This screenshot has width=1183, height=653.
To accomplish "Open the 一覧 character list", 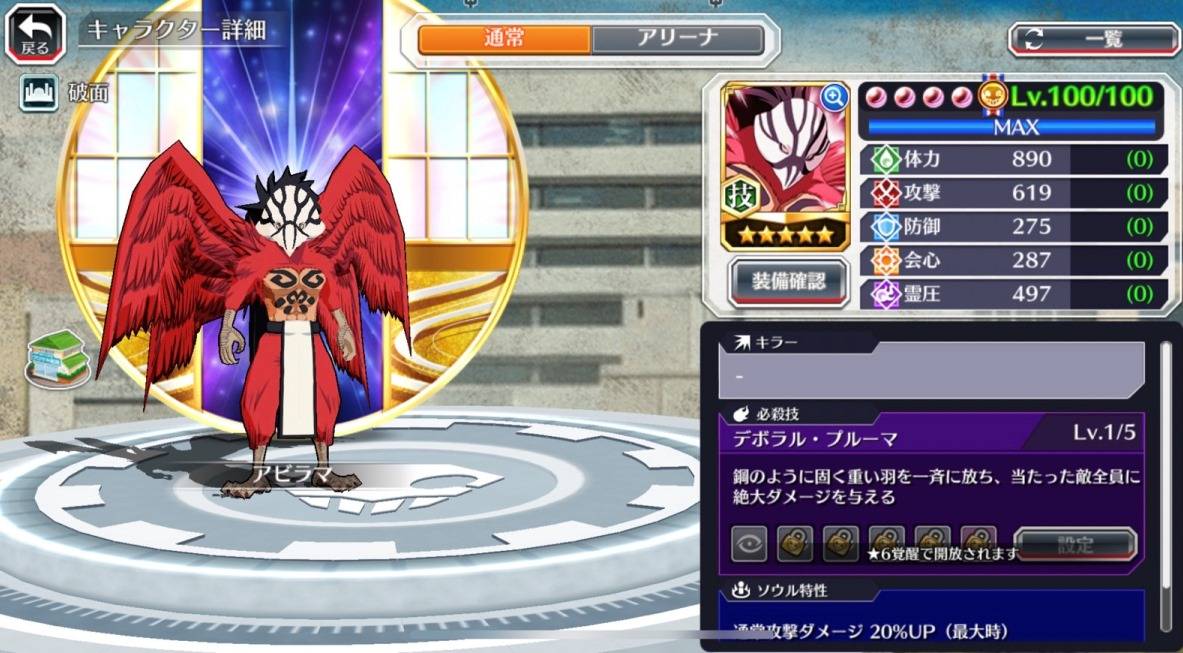I will point(1094,40).
